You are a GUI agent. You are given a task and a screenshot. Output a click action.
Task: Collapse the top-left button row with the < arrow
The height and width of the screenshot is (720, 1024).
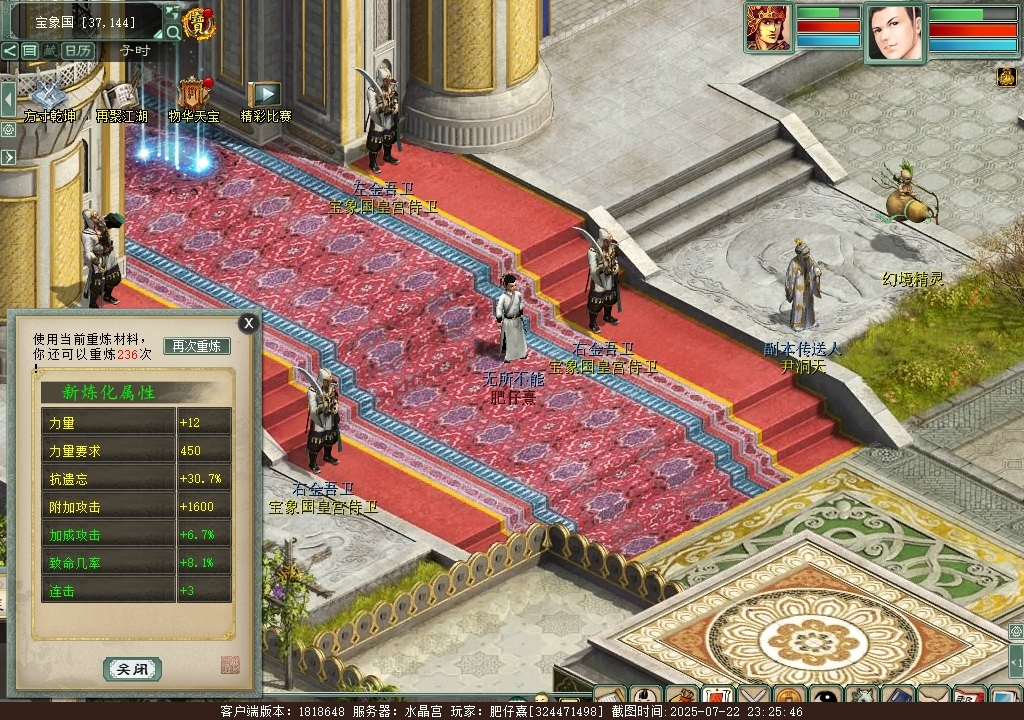(9, 50)
